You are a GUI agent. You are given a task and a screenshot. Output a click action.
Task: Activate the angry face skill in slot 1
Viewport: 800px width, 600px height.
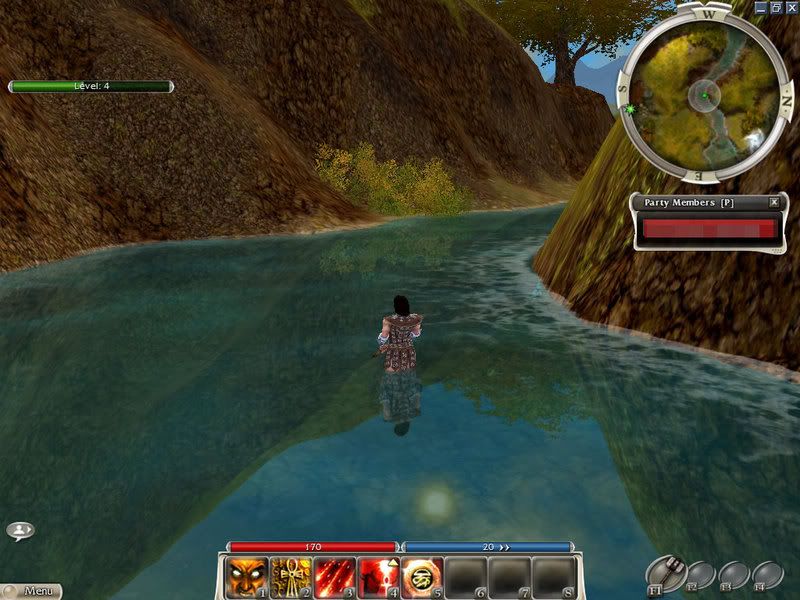[245, 577]
